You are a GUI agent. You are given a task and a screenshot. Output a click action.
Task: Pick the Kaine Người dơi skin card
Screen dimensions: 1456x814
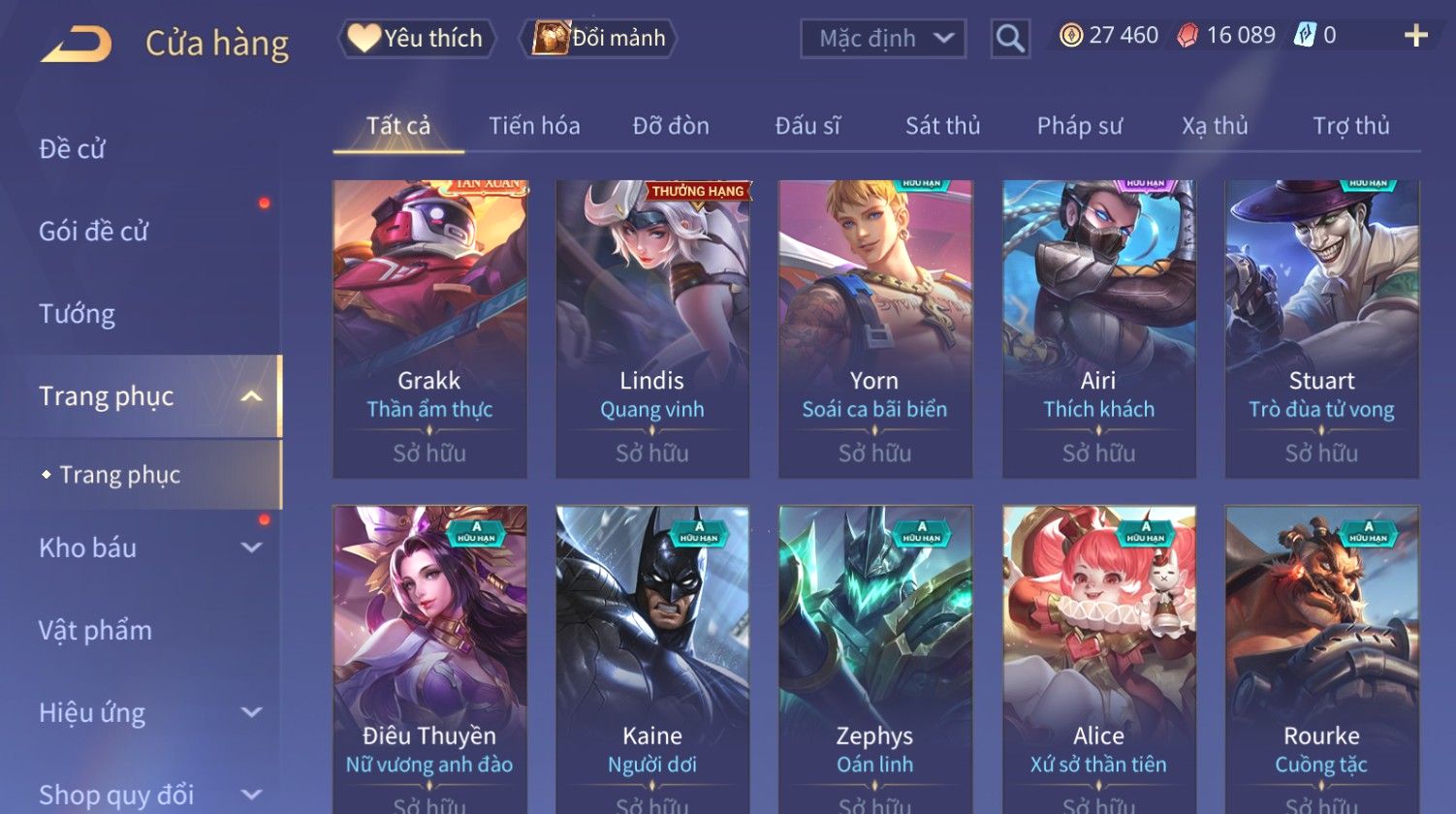click(652, 659)
